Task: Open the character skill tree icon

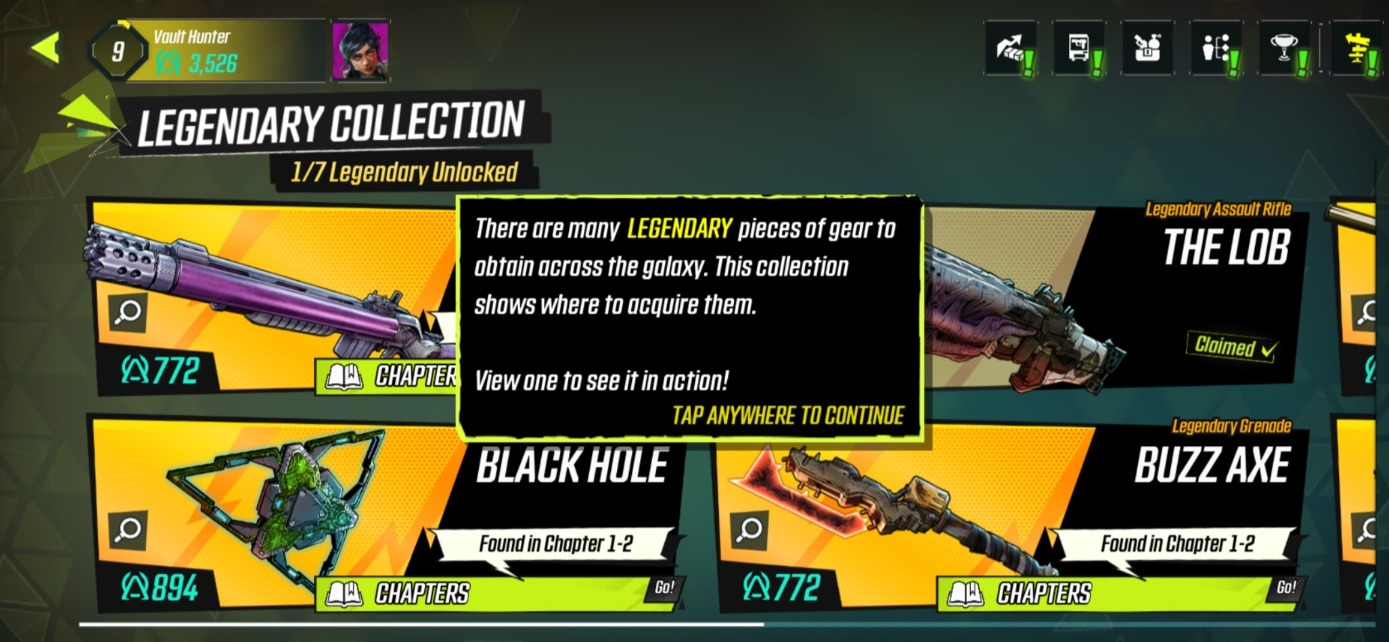Action: pyautogui.click(x=1216, y=48)
